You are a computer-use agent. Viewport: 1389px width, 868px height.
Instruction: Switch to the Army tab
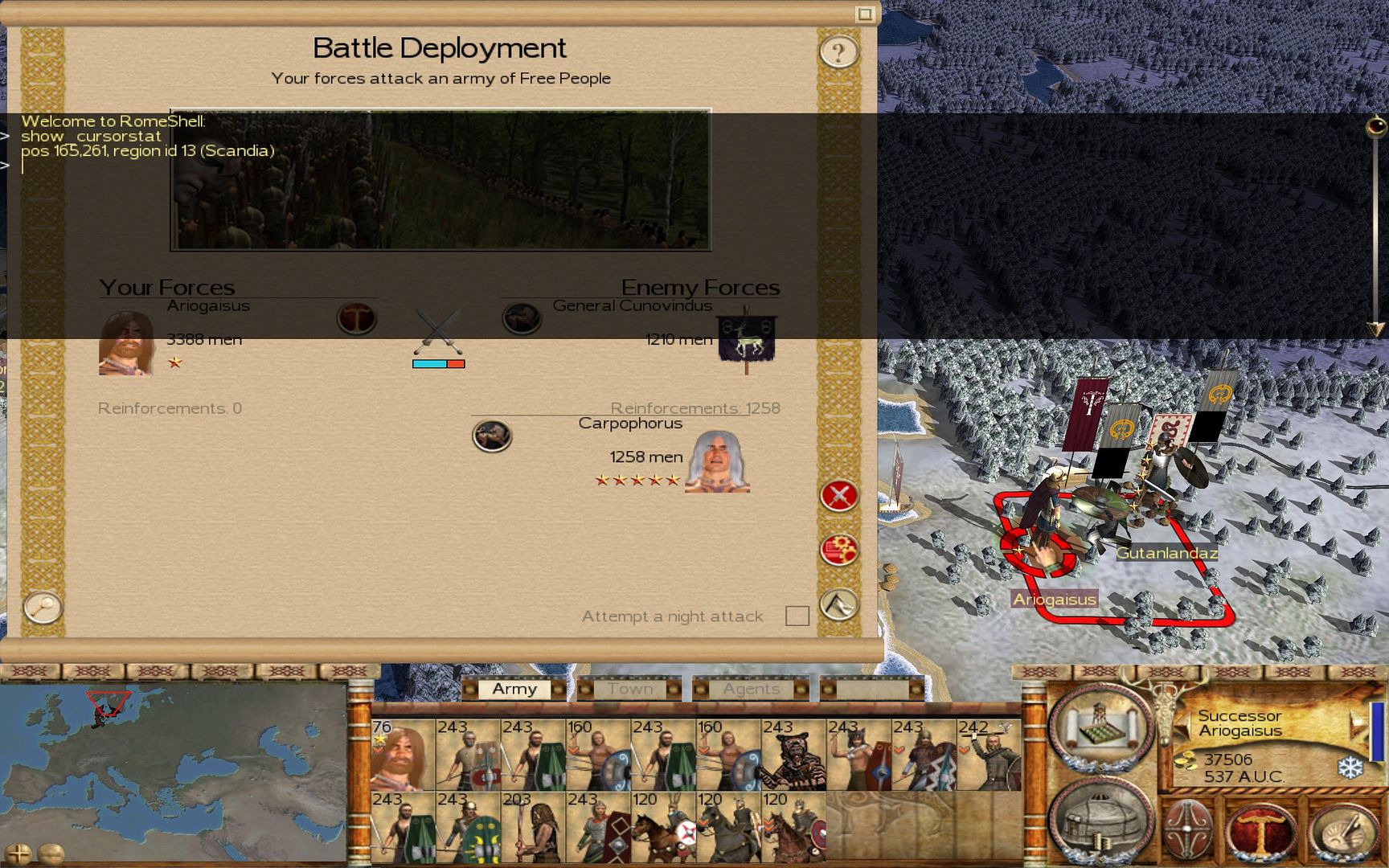[514, 689]
